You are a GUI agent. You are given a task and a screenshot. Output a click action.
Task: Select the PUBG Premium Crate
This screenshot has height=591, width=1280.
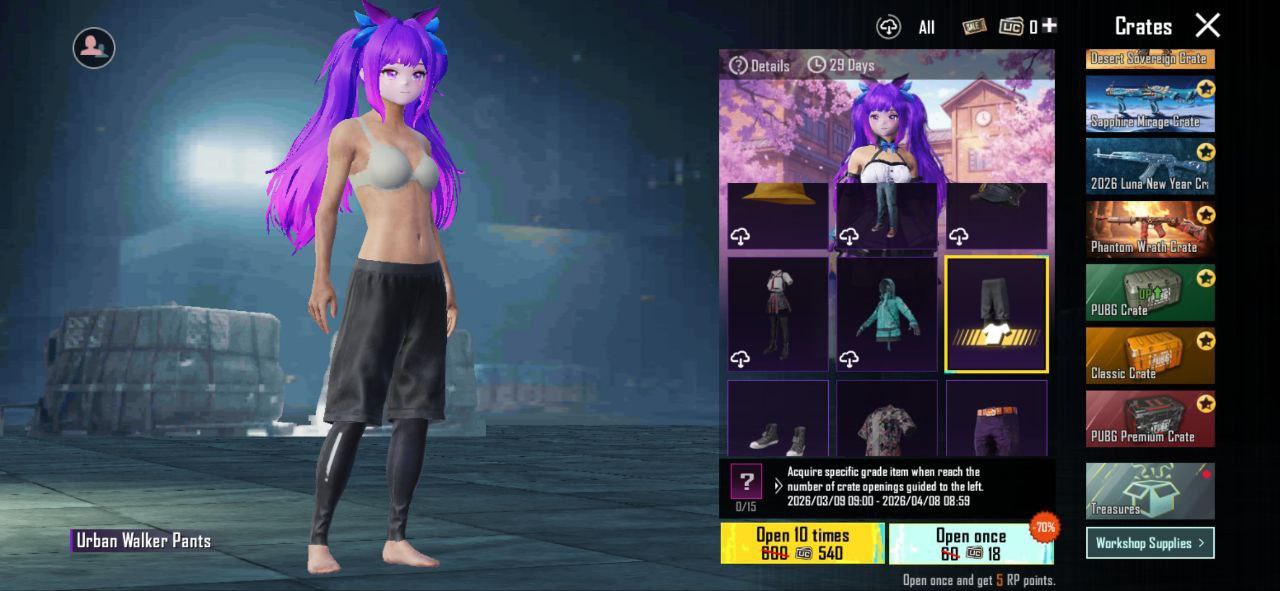click(1150, 418)
